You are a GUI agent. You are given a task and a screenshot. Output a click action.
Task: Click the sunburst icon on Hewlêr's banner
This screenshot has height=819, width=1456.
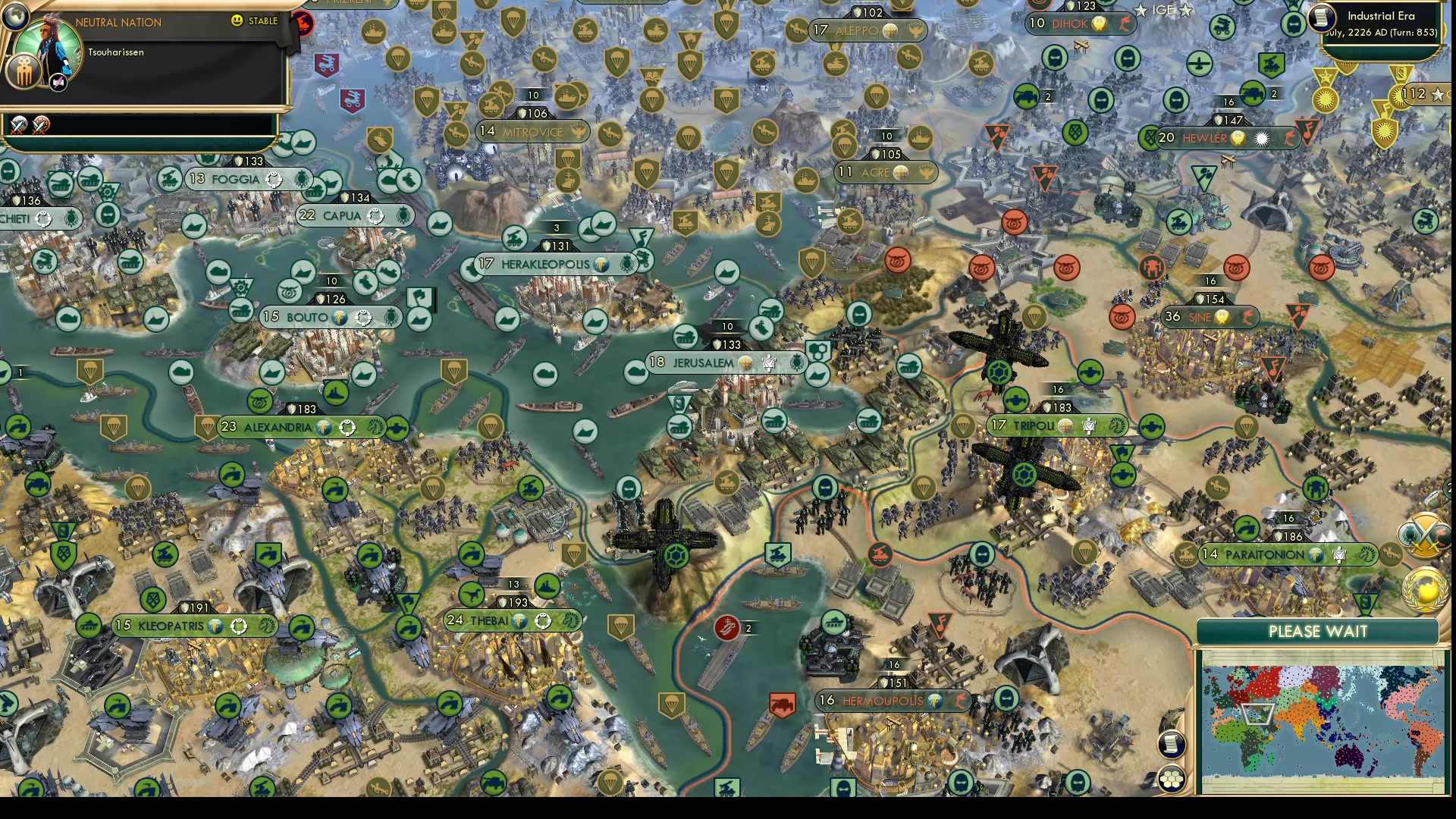(x=1262, y=139)
